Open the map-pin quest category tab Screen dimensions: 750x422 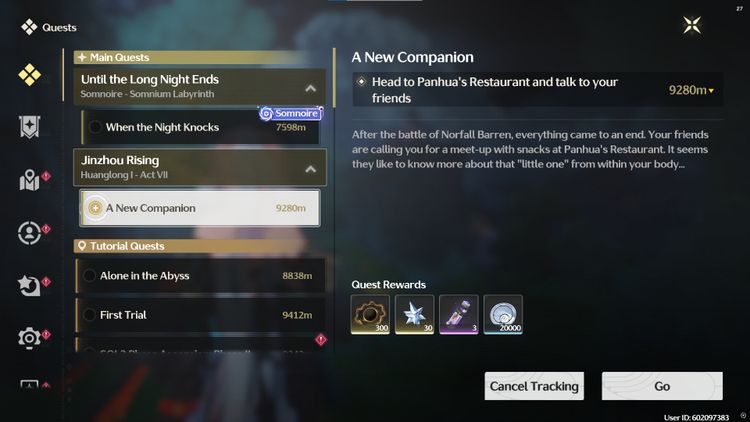tap(30, 180)
